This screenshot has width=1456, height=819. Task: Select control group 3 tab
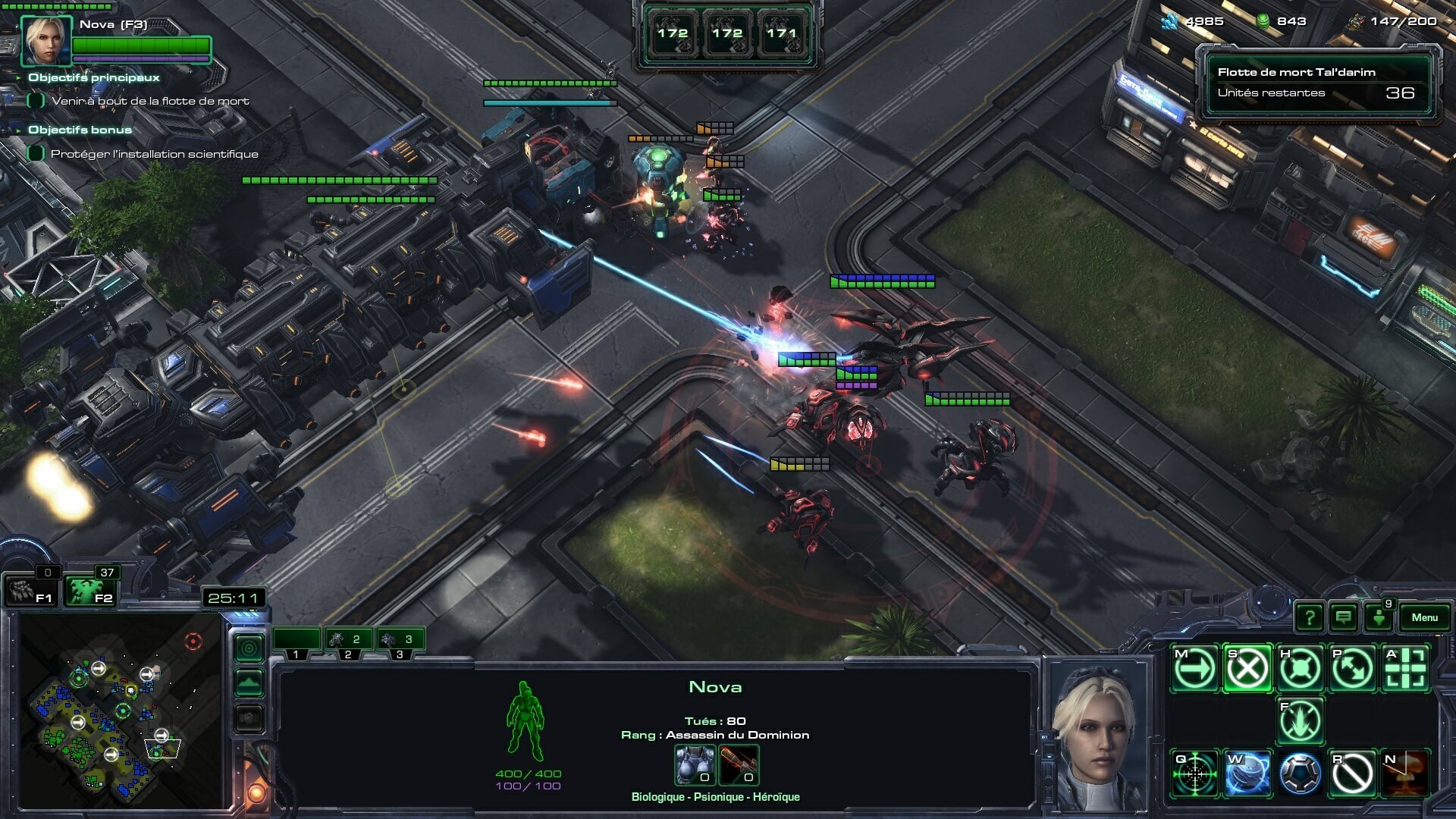pyautogui.click(x=400, y=641)
